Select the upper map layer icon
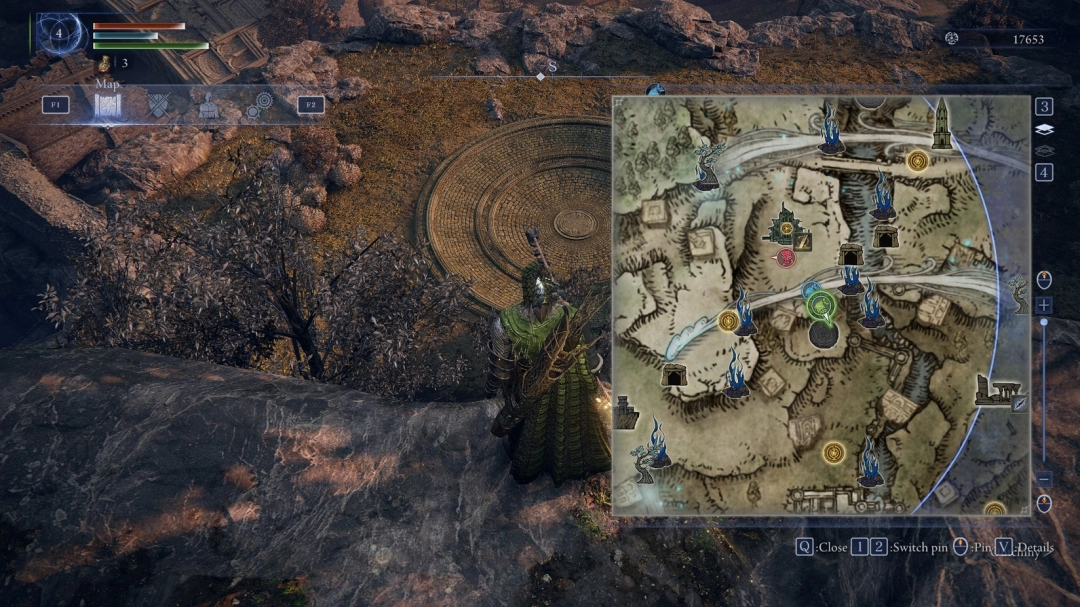The width and height of the screenshot is (1080, 607). point(1044,129)
